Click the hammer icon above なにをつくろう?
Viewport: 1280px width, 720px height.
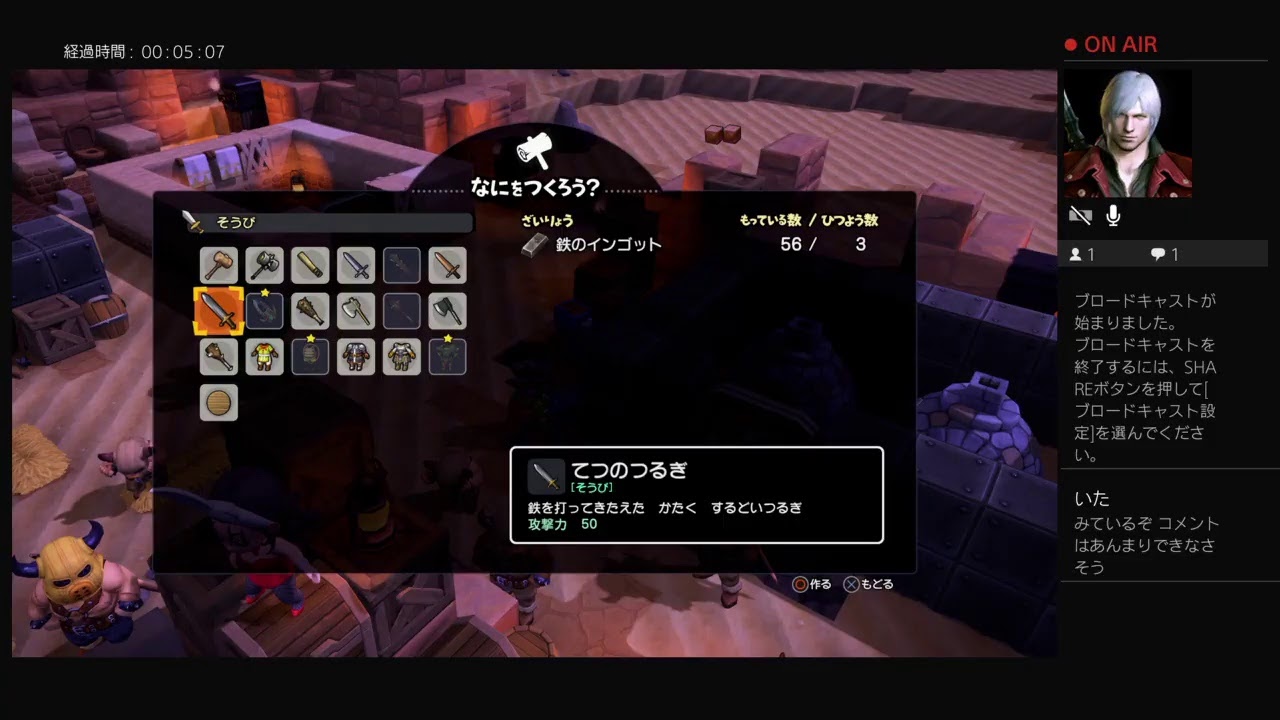535,150
